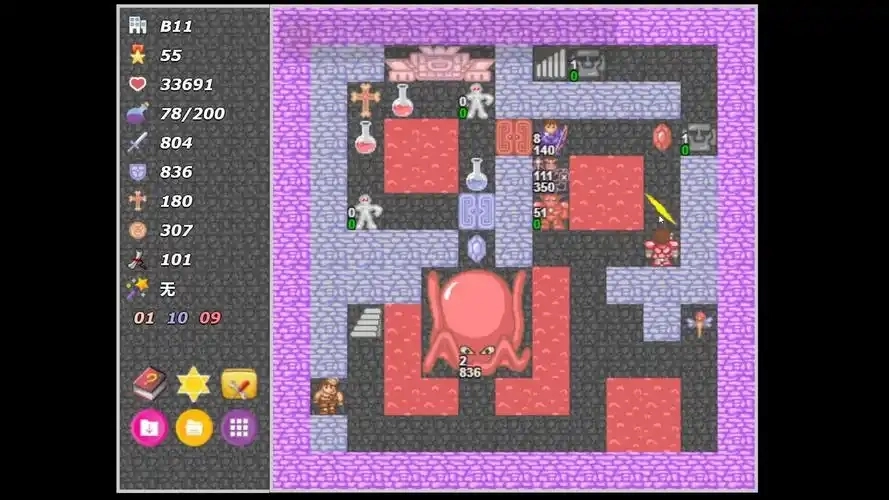Open the purple grid menu button
This screenshot has height=500, width=889.
pyautogui.click(x=239, y=428)
